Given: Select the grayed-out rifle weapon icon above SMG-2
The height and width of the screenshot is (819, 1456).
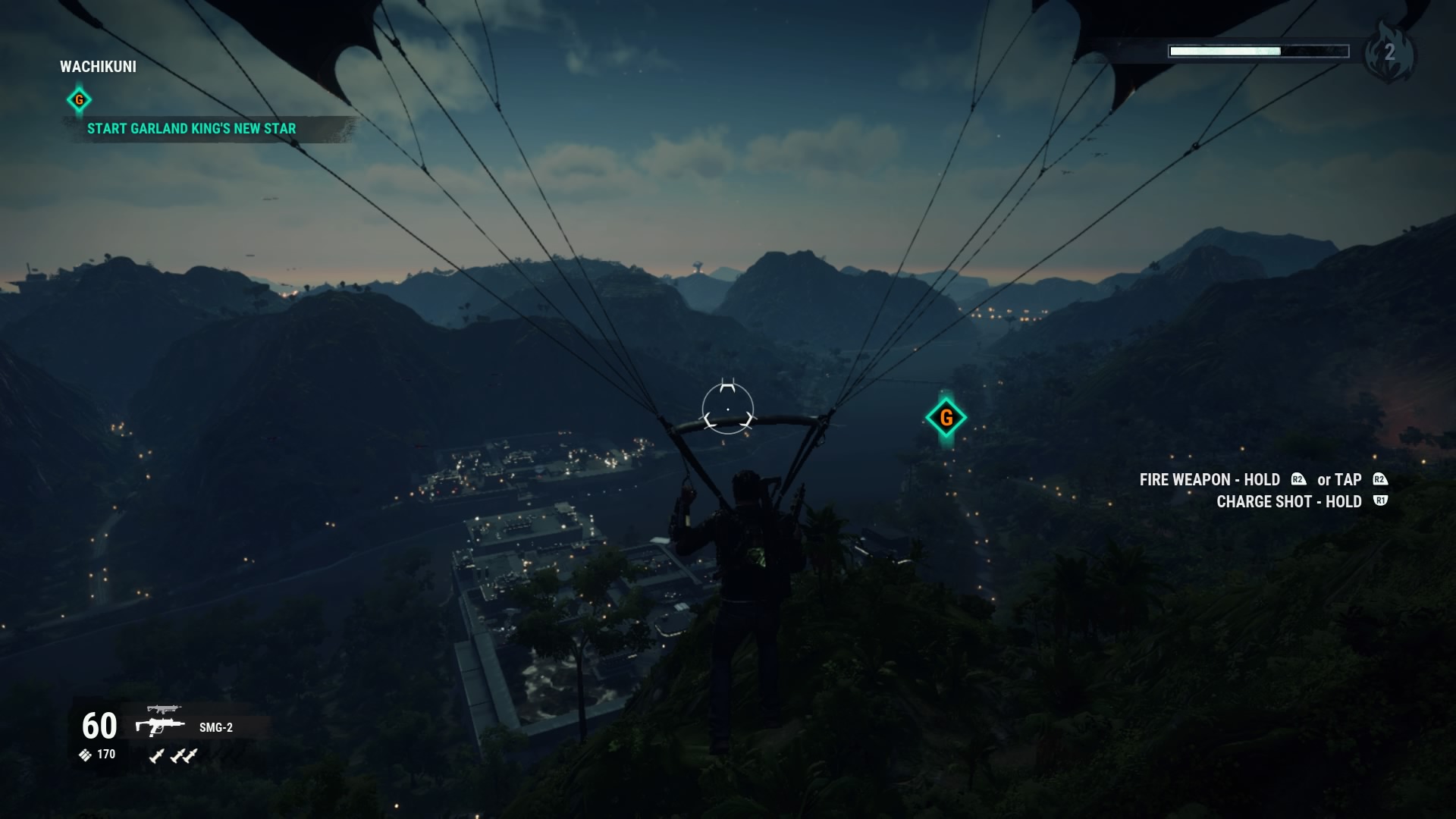Looking at the screenshot, I should (x=166, y=710).
